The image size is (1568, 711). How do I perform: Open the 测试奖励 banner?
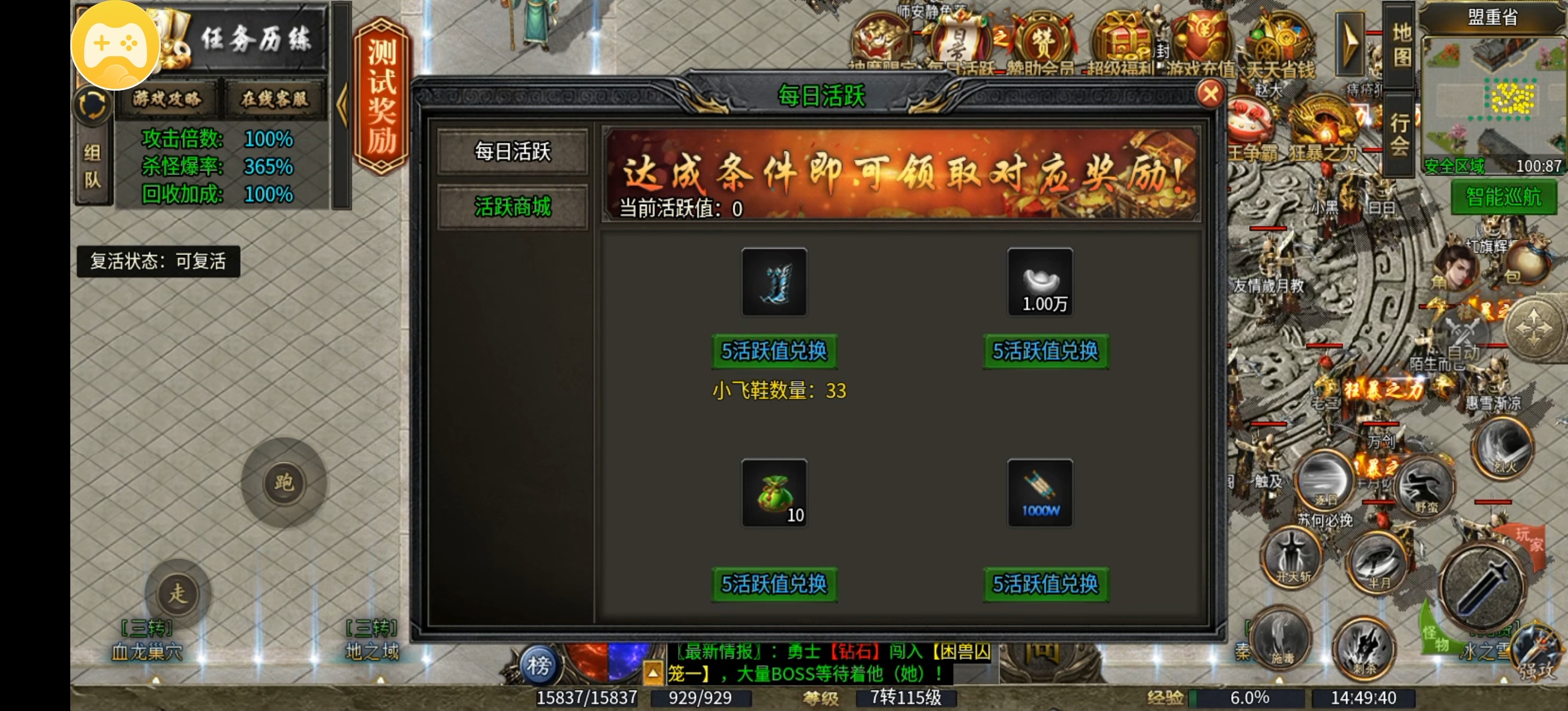[x=382, y=96]
